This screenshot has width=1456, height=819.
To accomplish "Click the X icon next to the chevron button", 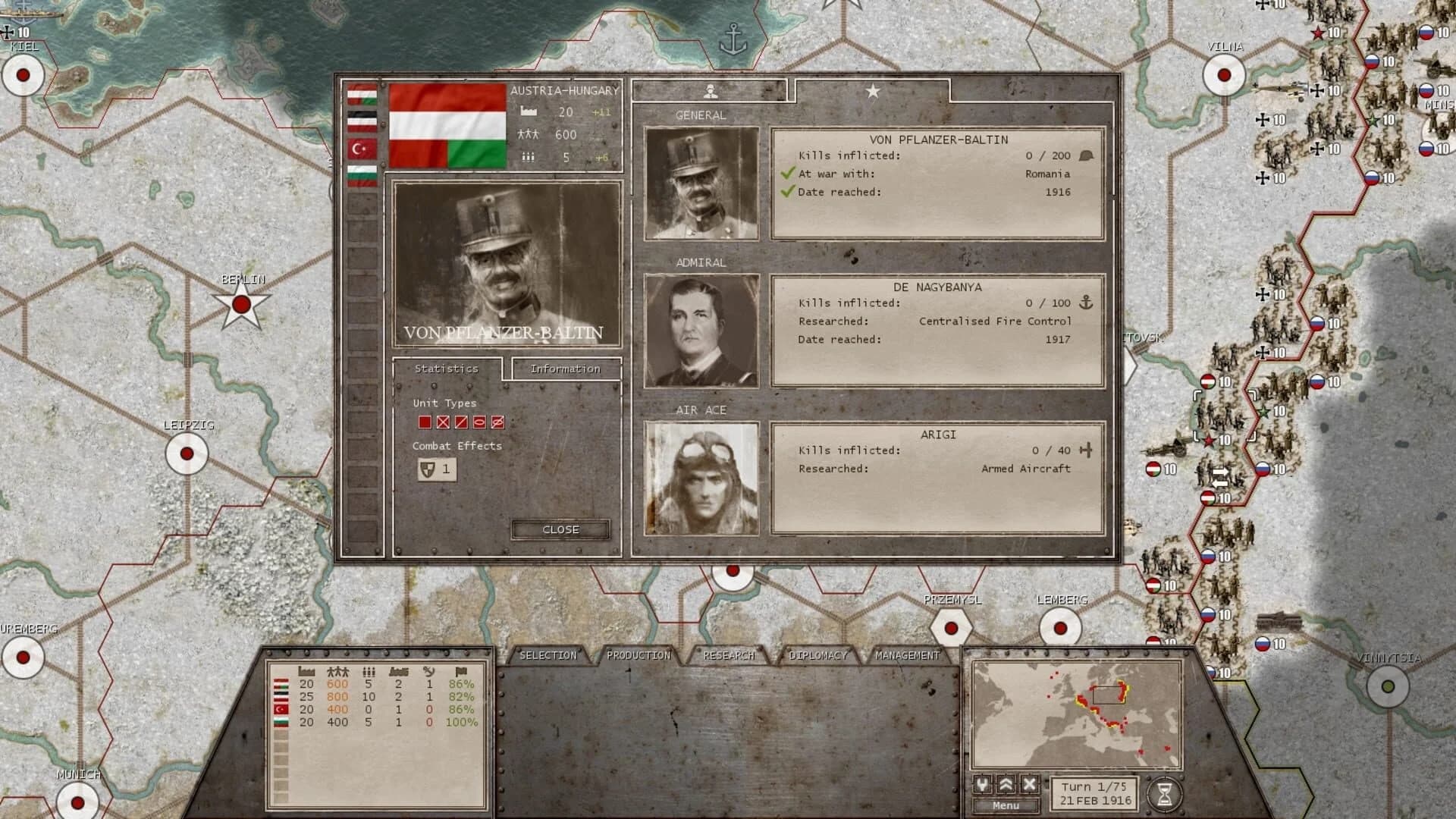I will point(1028,783).
